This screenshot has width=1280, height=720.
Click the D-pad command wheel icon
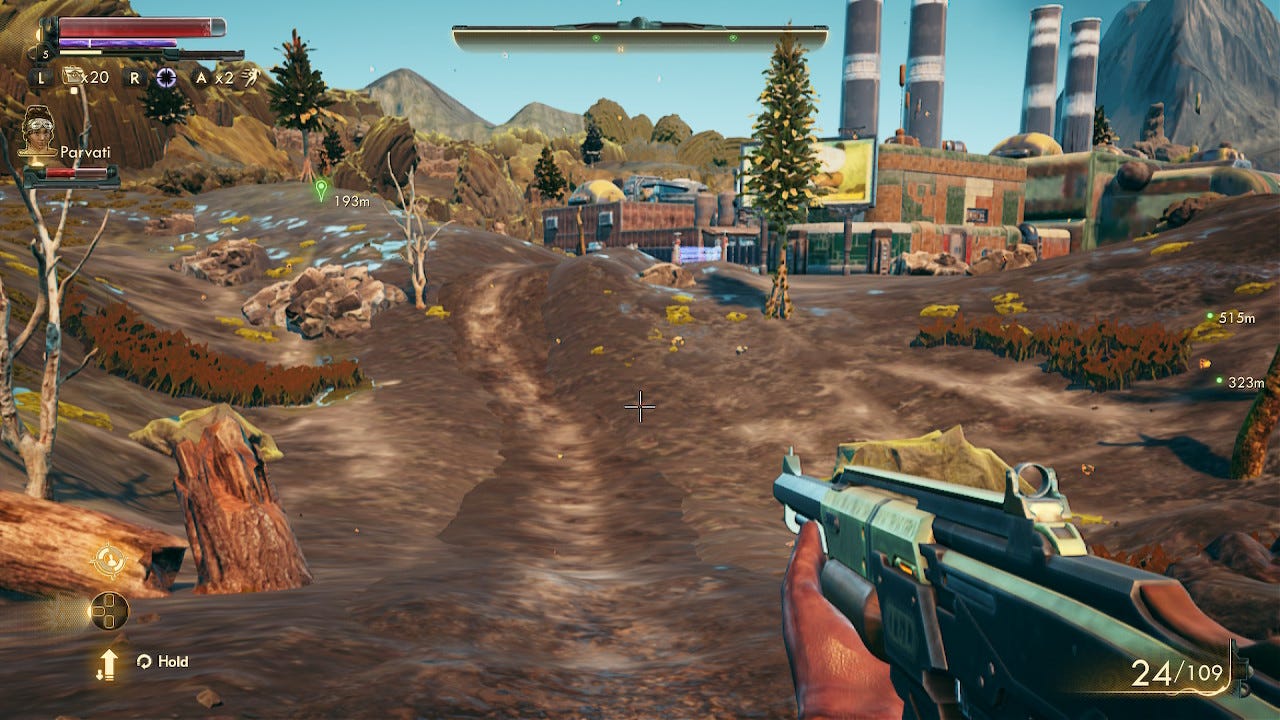(110, 611)
